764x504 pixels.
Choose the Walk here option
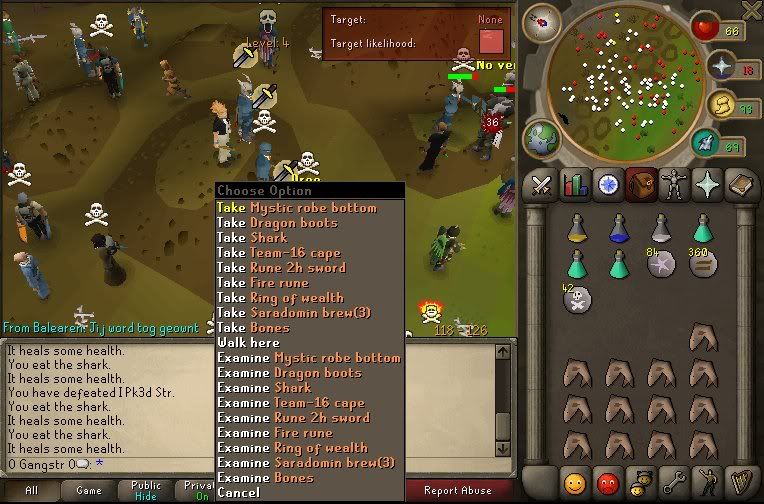[x=249, y=343]
